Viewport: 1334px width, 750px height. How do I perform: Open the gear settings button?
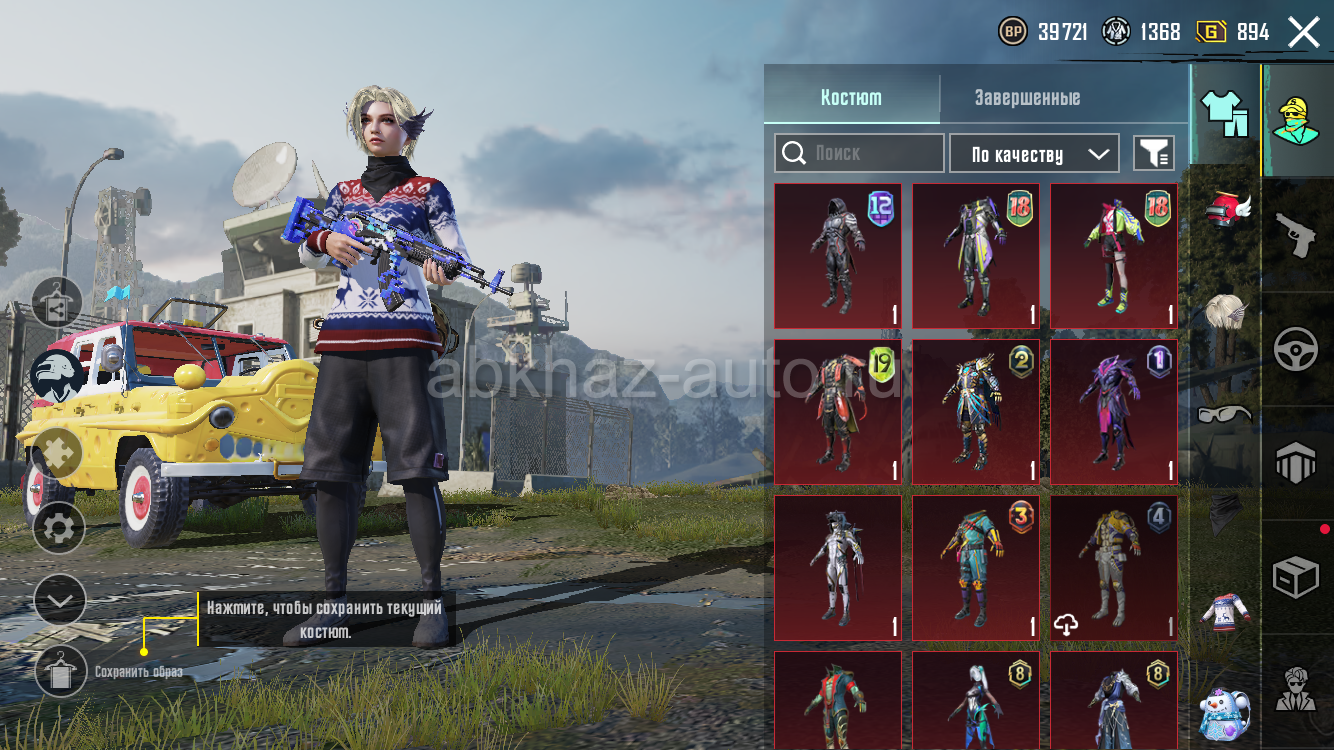coord(59,528)
